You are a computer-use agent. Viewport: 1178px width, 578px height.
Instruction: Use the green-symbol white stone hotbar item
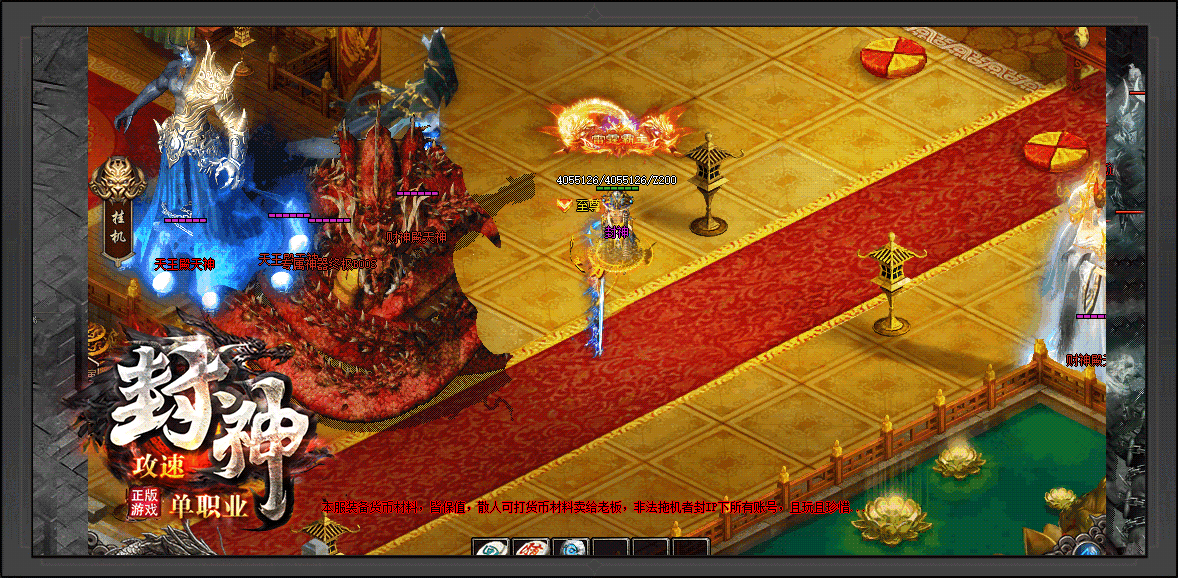pos(490,549)
